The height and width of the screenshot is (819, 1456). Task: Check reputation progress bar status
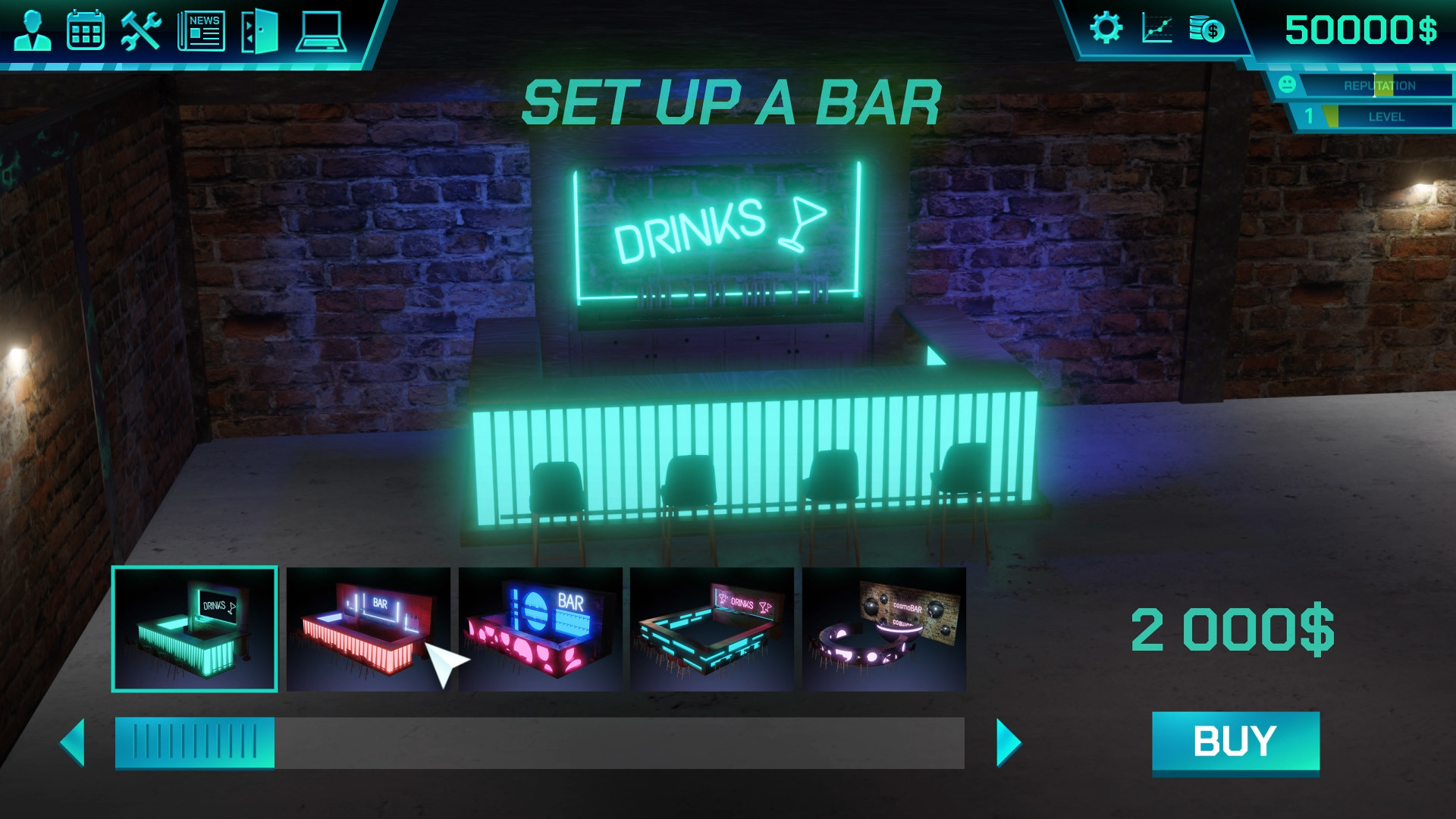(1379, 85)
